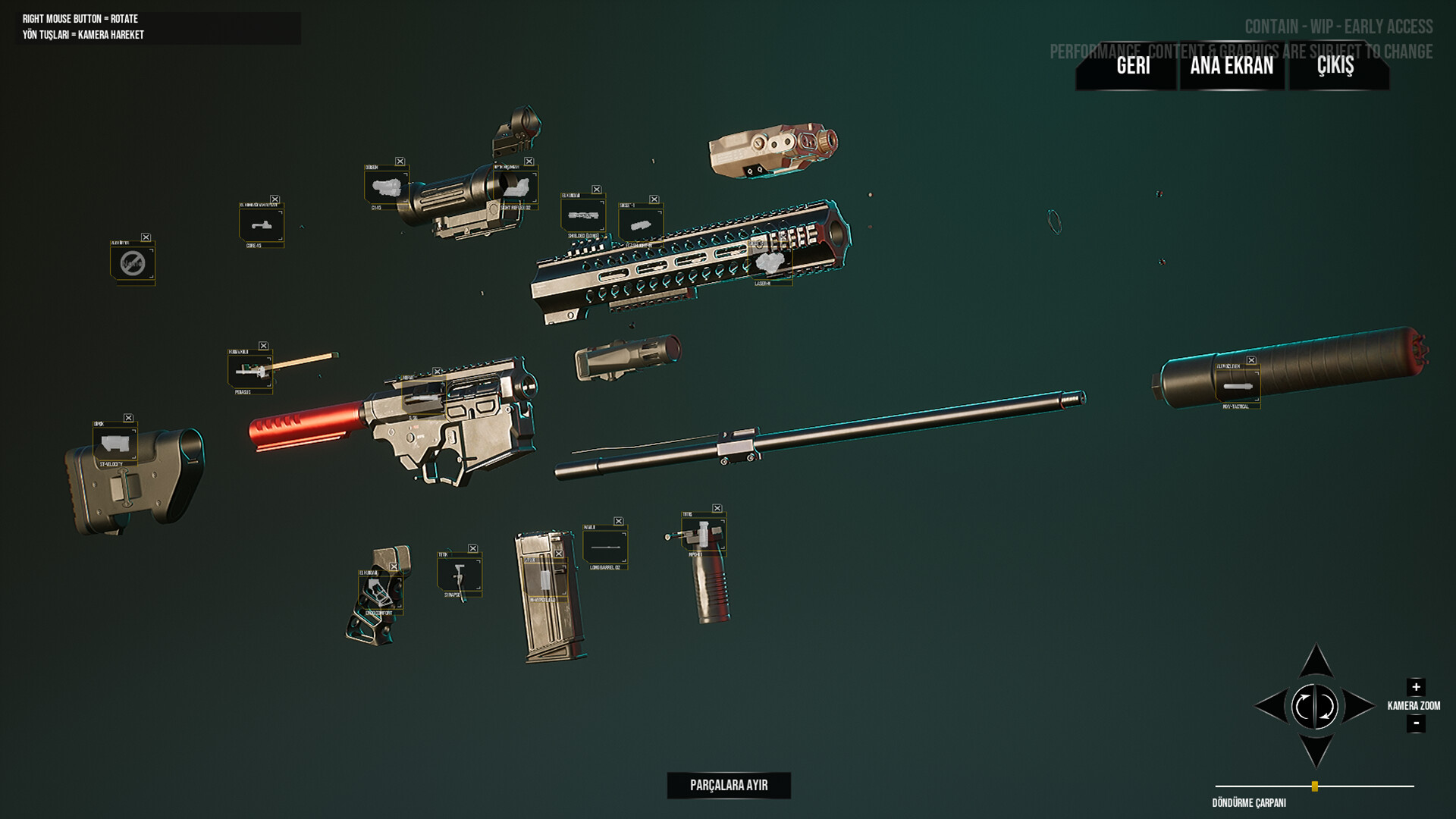The width and height of the screenshot is (1456, 819).
Task: Open the Pegasus part slot
Action: click(x=249, y=371)
